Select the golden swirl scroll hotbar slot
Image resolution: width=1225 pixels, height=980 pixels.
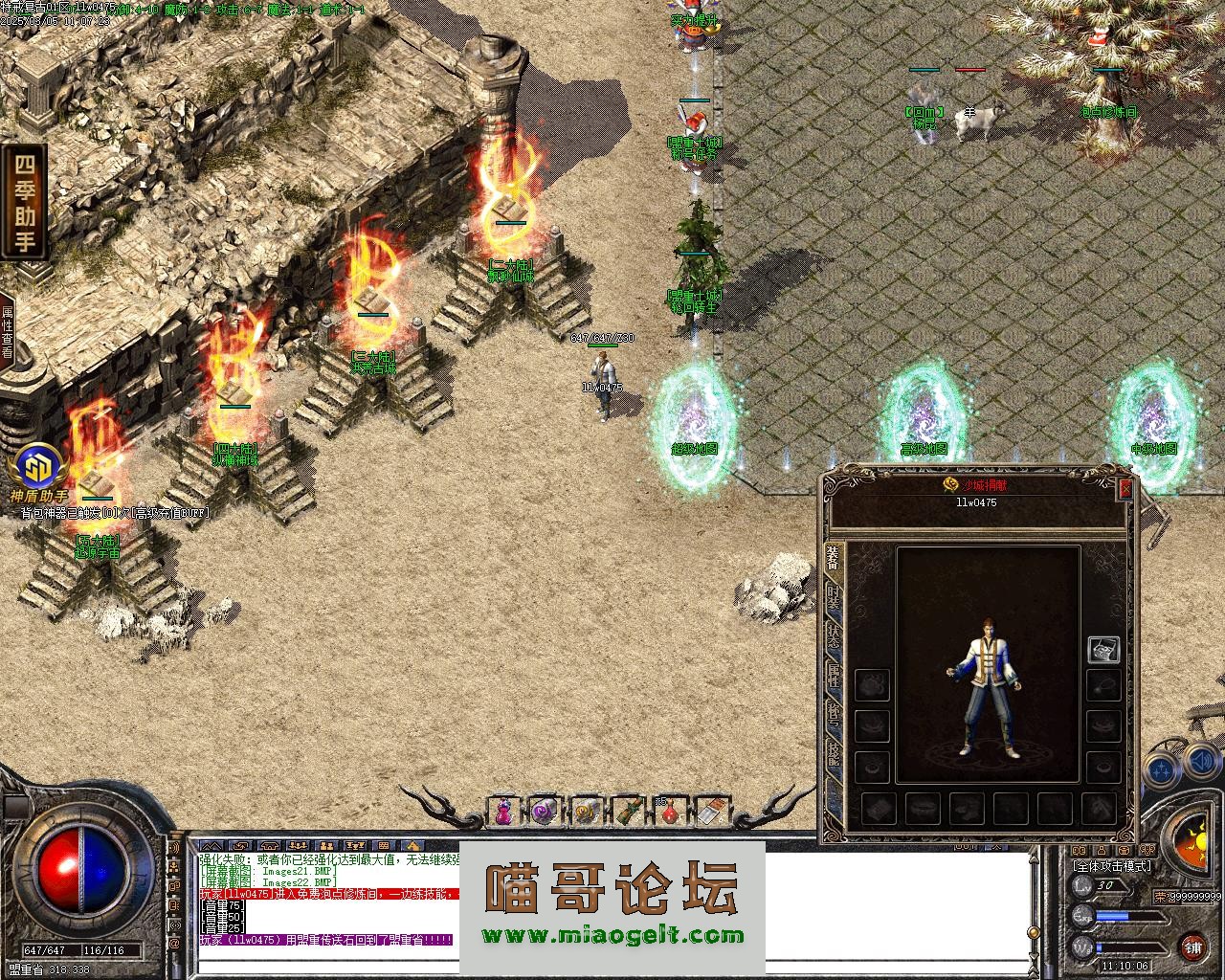(x=586, y=811)
